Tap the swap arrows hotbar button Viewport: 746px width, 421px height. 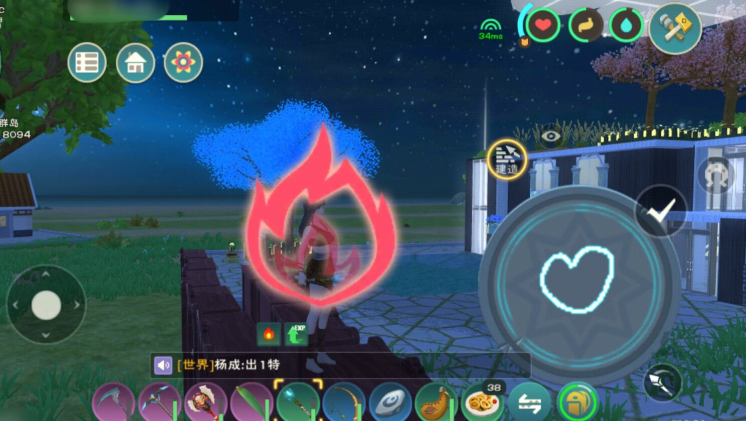pos(530,402)
